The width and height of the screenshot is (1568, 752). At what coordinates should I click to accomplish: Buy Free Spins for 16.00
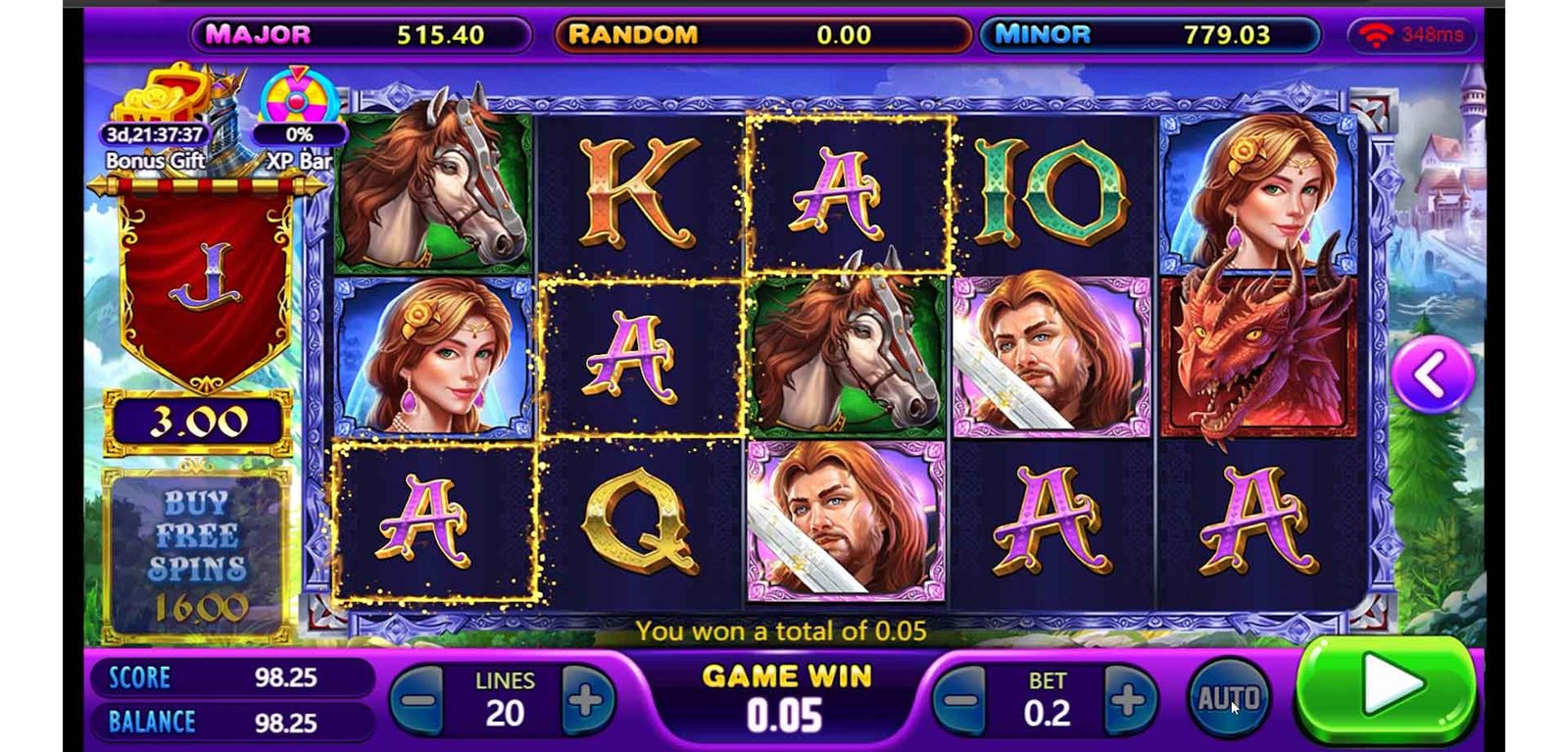[x=197, y=554]
